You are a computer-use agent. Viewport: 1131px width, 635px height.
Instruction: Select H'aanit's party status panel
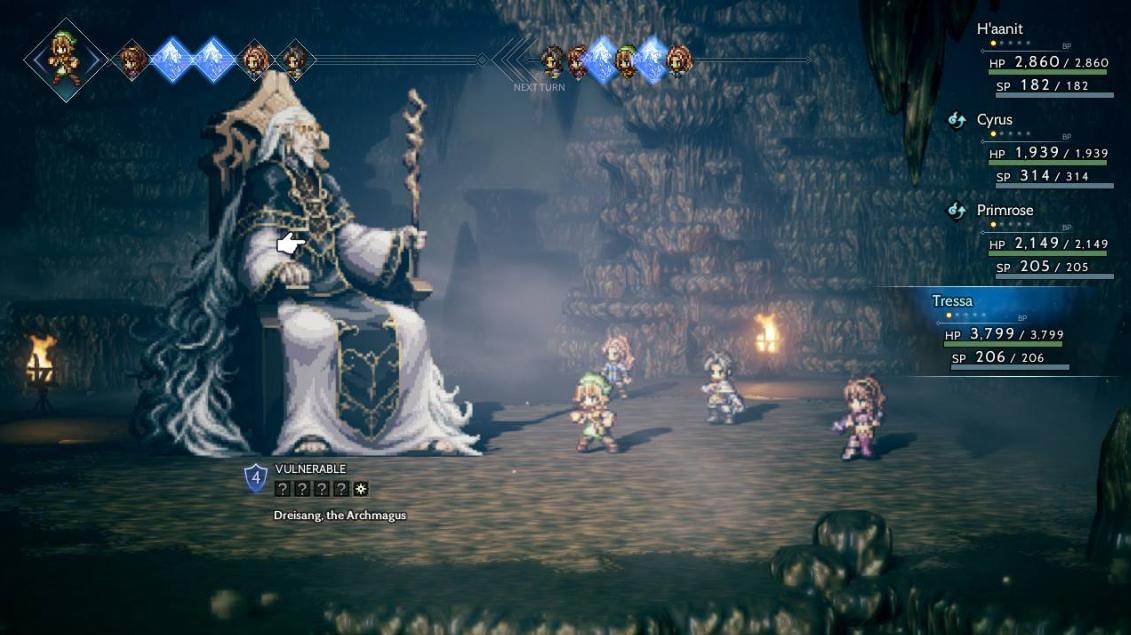[1045, 61]
